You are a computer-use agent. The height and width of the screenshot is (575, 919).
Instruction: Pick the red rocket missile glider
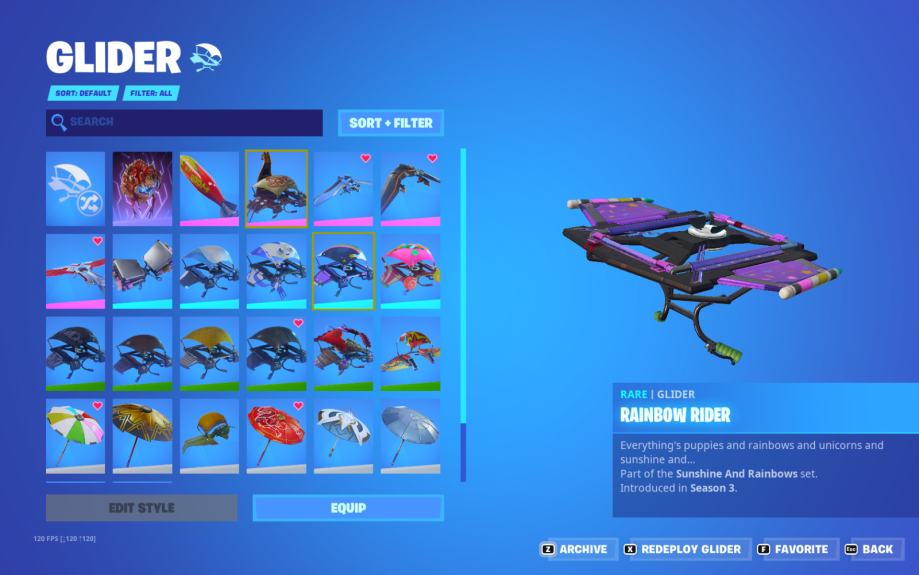pos(209,189)
